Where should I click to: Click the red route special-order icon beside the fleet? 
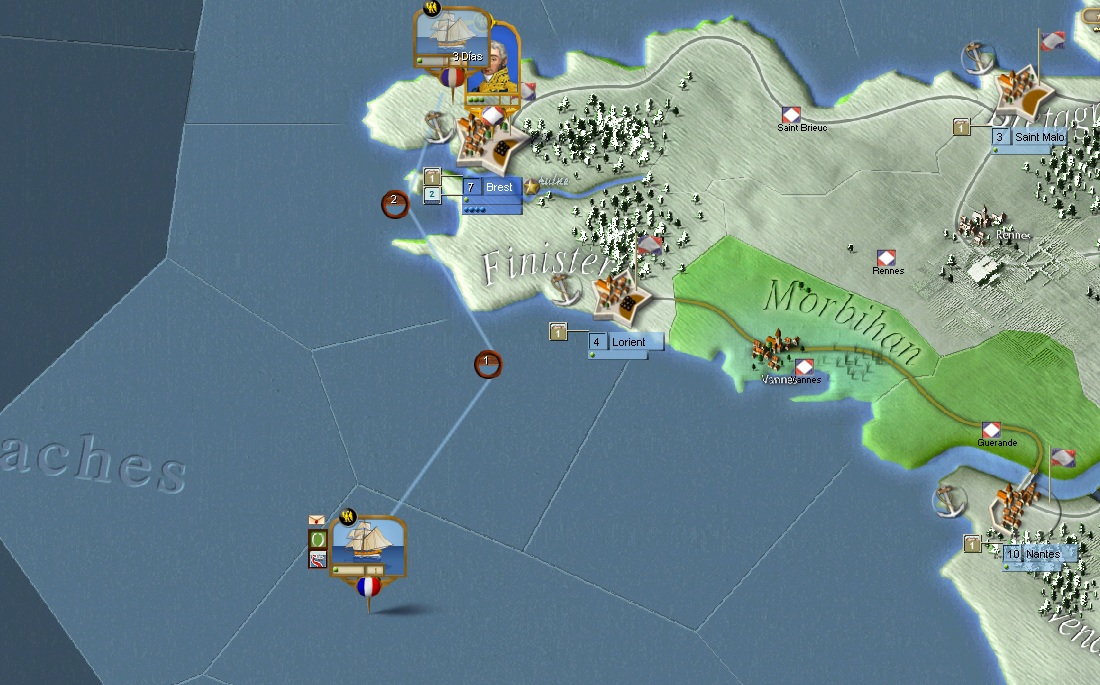(x=318, y=559)
